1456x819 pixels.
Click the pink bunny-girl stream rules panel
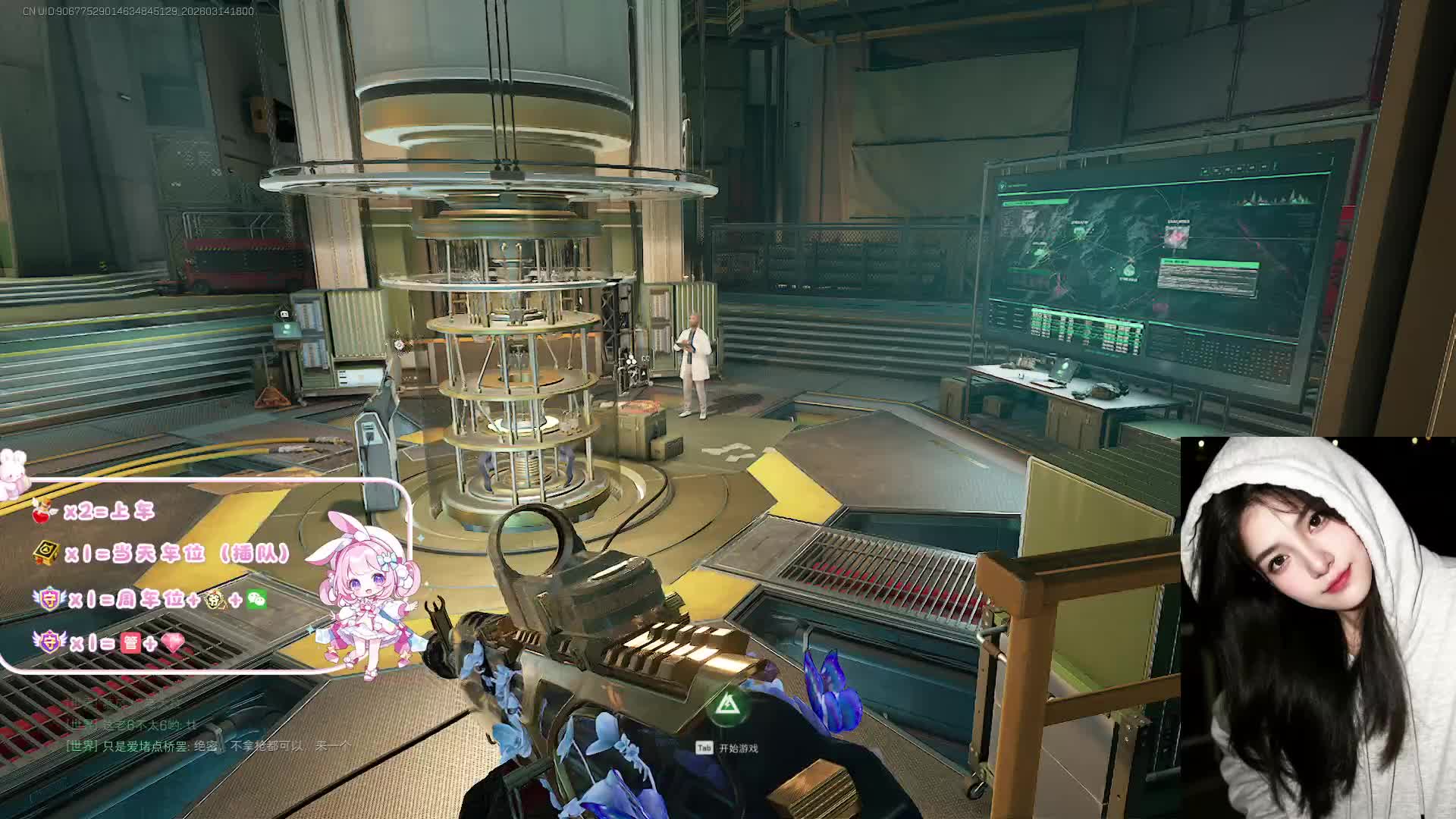pyautogui.click(x=205, y=576)
